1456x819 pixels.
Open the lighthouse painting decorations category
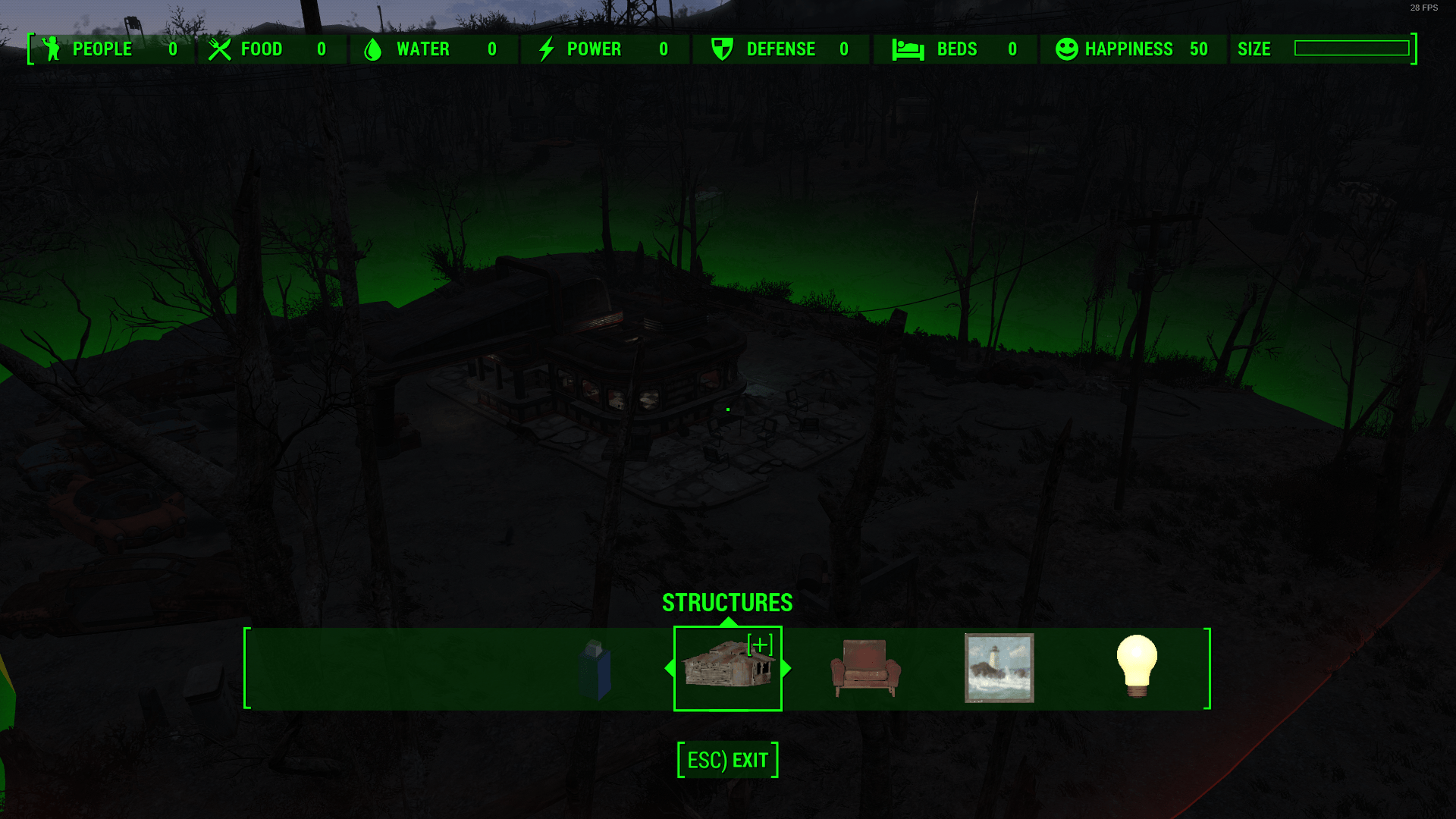999,668
